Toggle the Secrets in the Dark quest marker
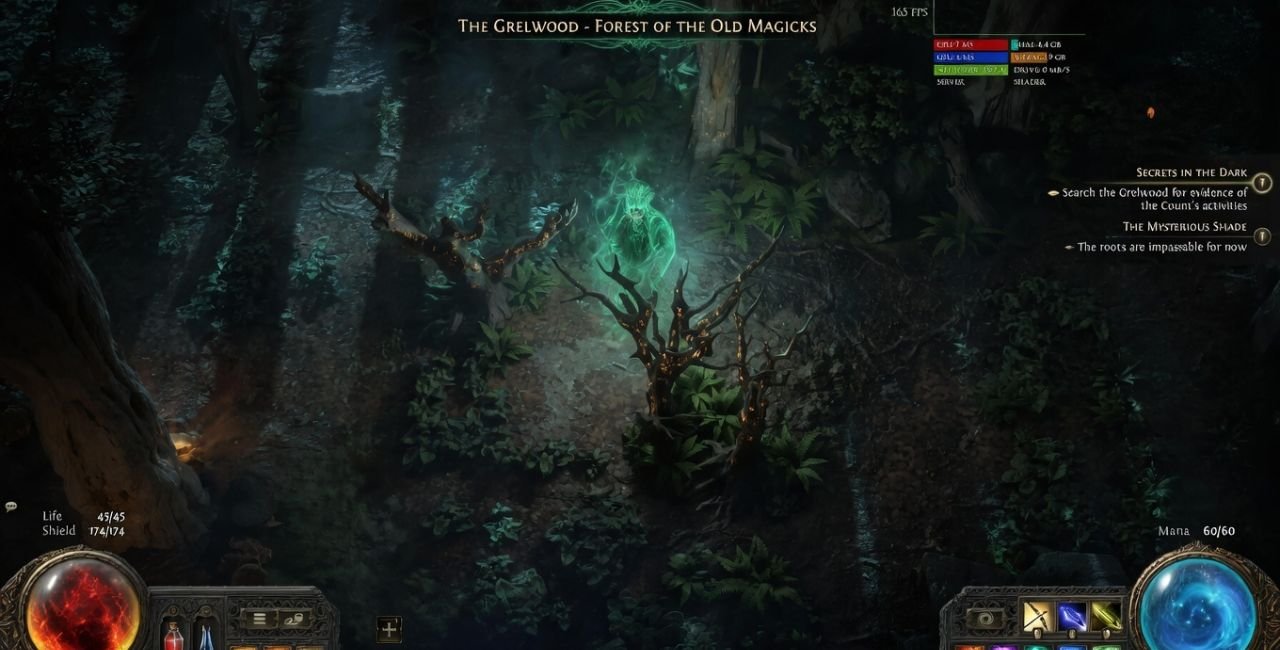Viewport: 1280px width, 650px height. [1262, 183]
